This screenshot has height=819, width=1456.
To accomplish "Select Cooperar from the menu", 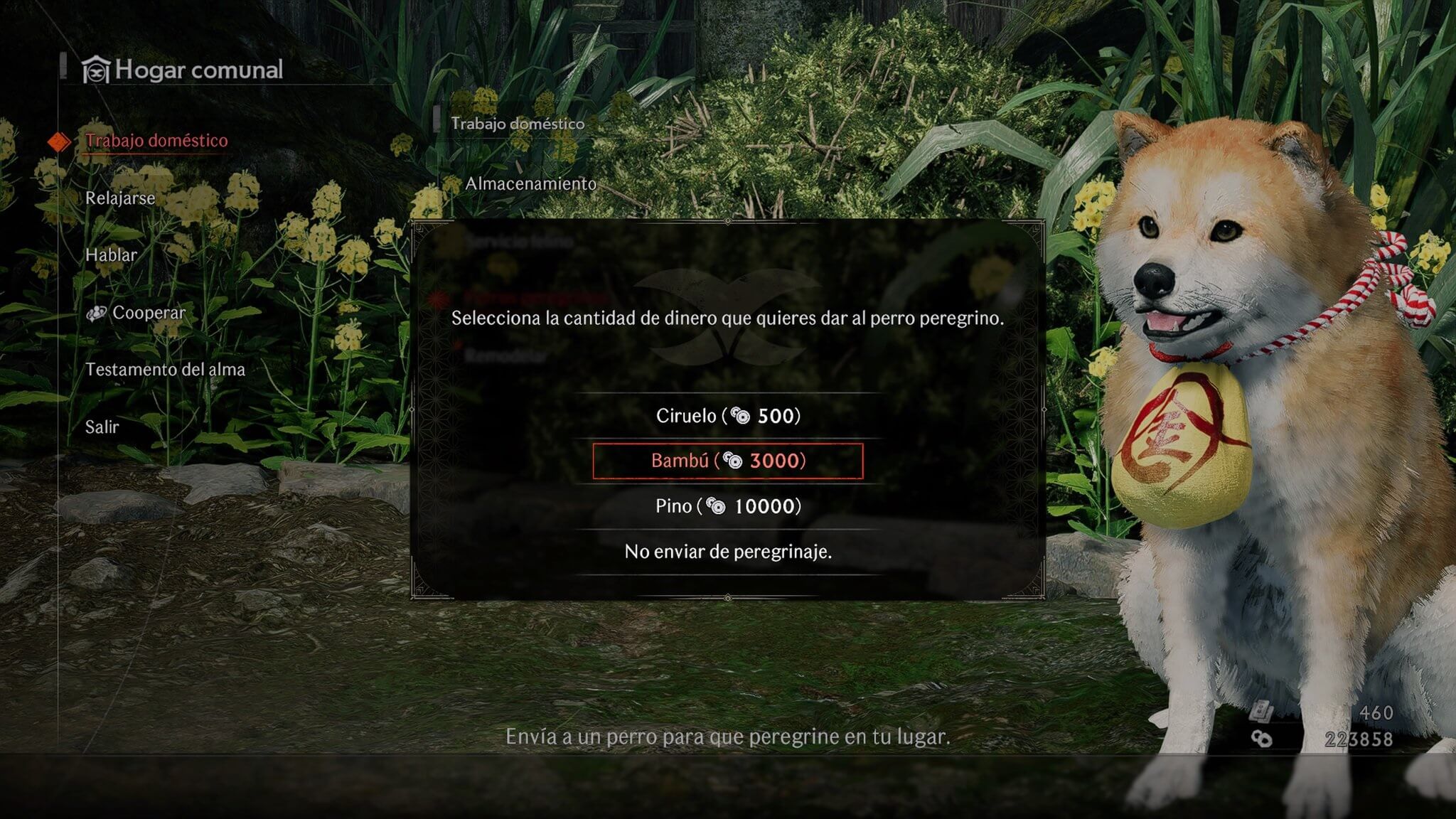I will (148, 313).
